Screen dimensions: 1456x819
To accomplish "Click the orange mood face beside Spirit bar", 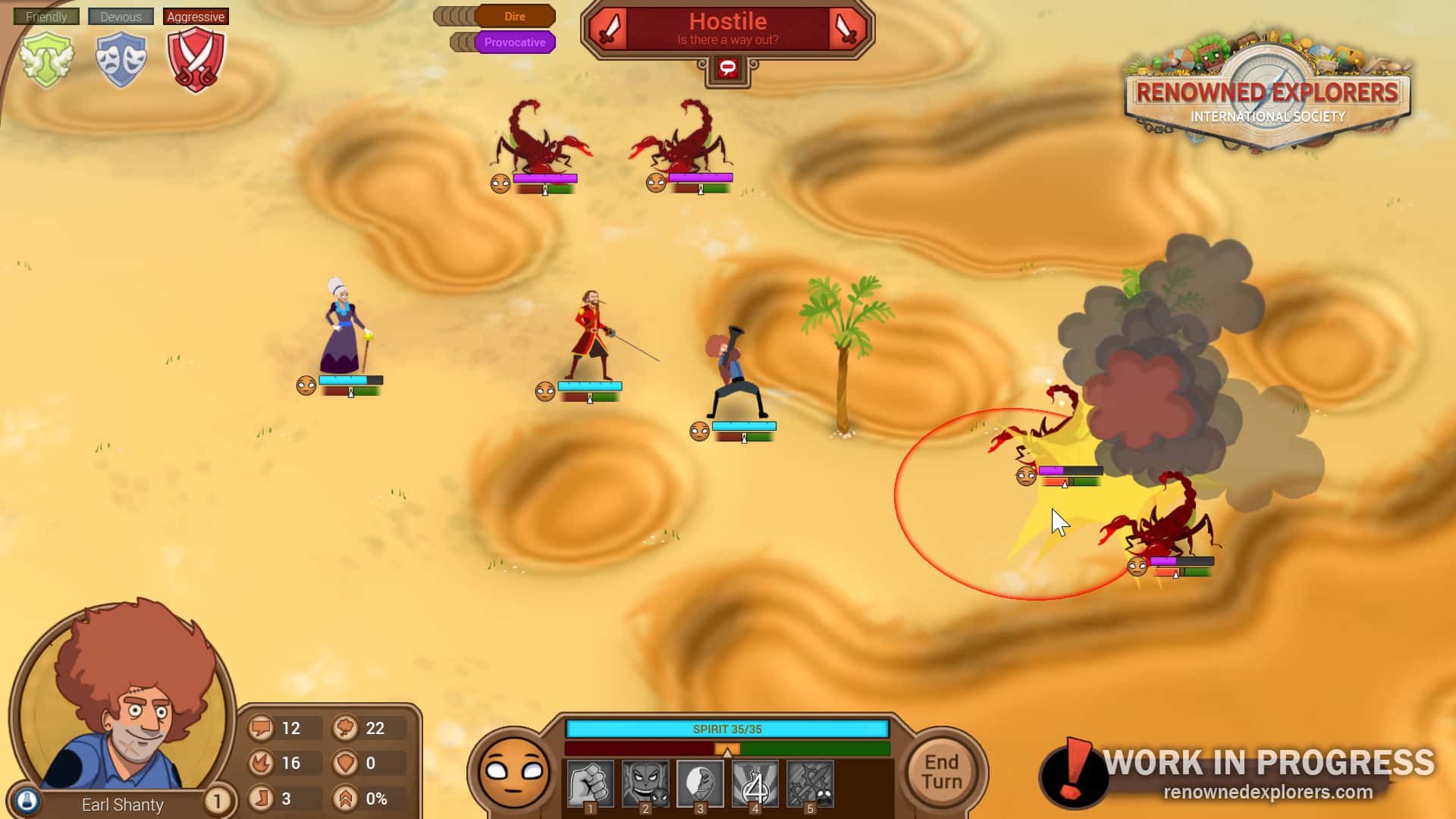I will tap(513, 772).
